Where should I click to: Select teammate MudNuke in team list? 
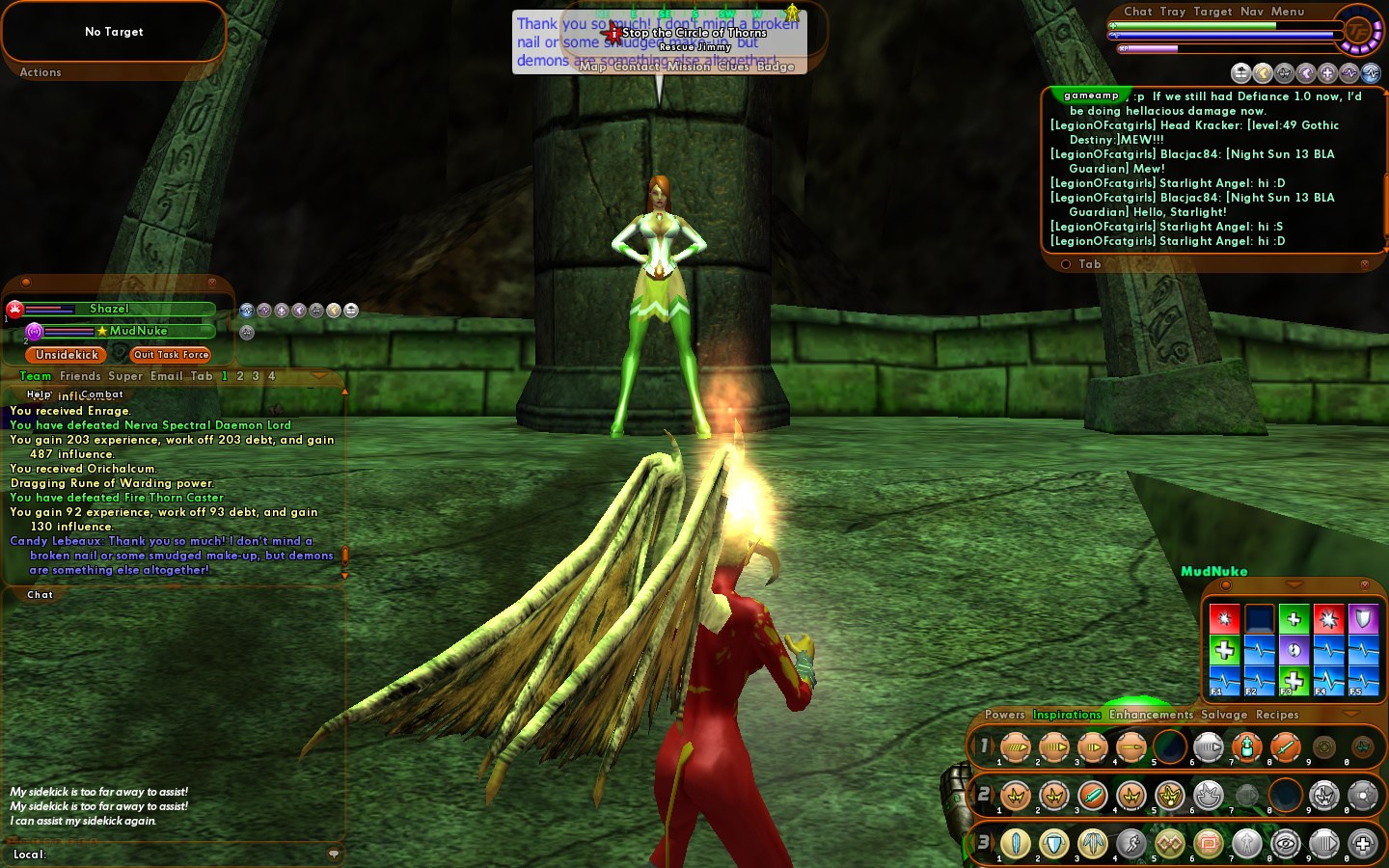[x=138, y=331]
